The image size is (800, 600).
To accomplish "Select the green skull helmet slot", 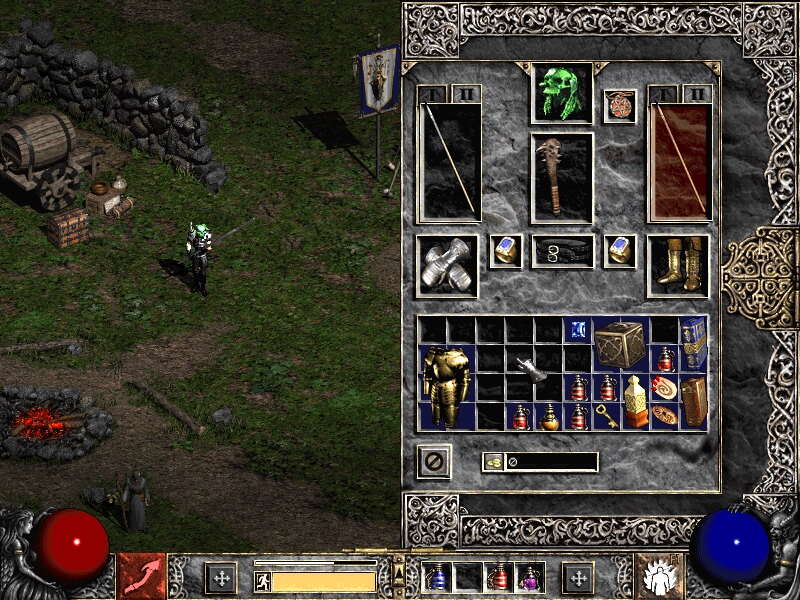I will click(561, 93).
